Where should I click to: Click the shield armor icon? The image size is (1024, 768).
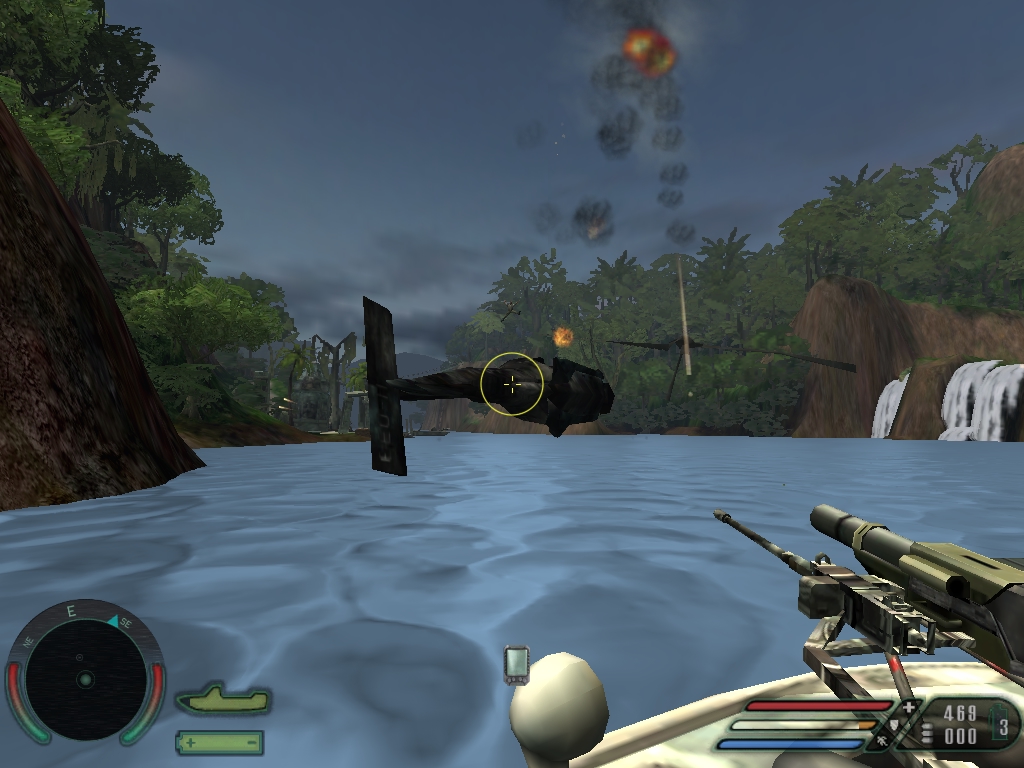[x=893, y=726]
